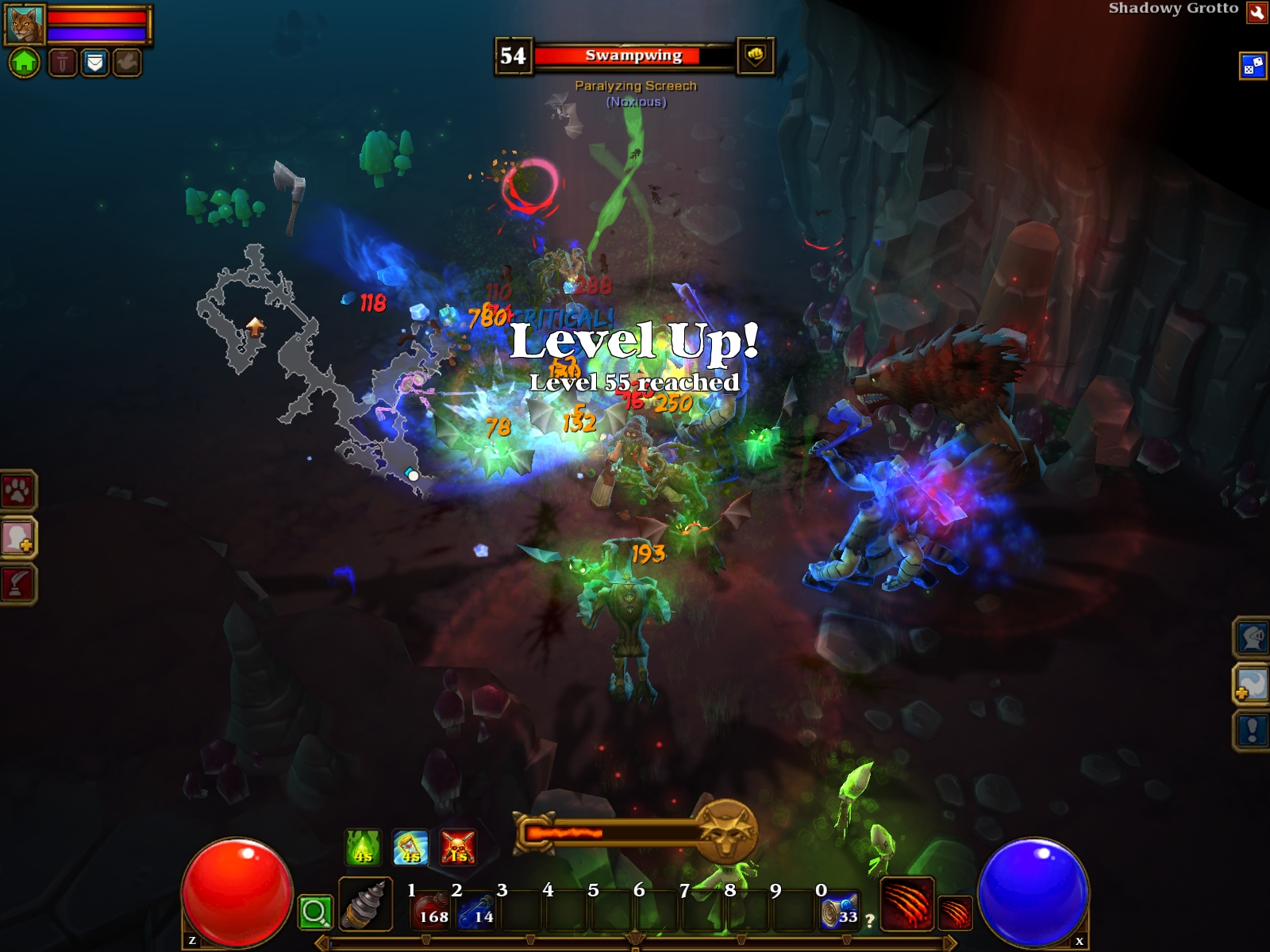The width and height of the screenshot is (1270, 952).
Task: Click the cat pet portrait
Action: [x=25, y=25]
